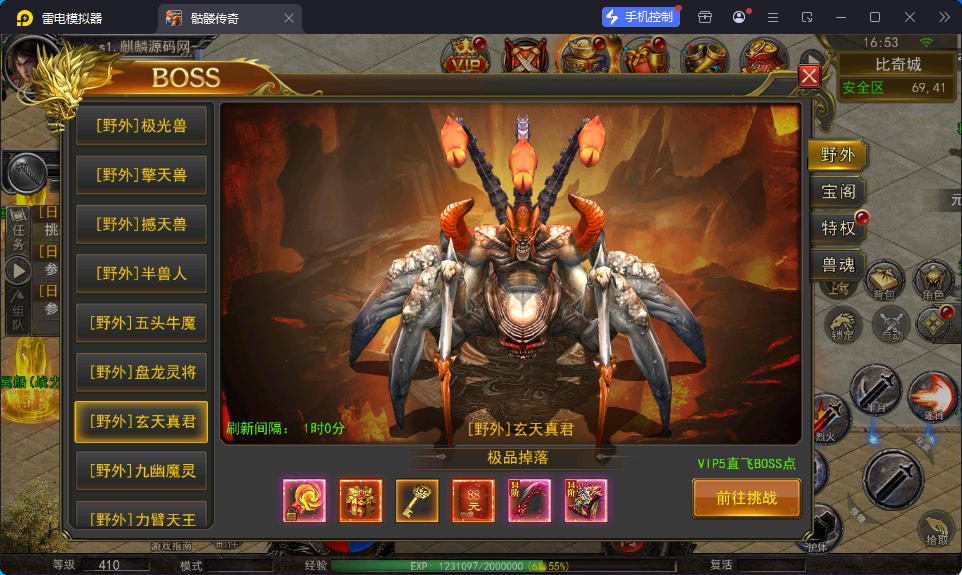Show the 兽魂 tab

pos(837,265)
